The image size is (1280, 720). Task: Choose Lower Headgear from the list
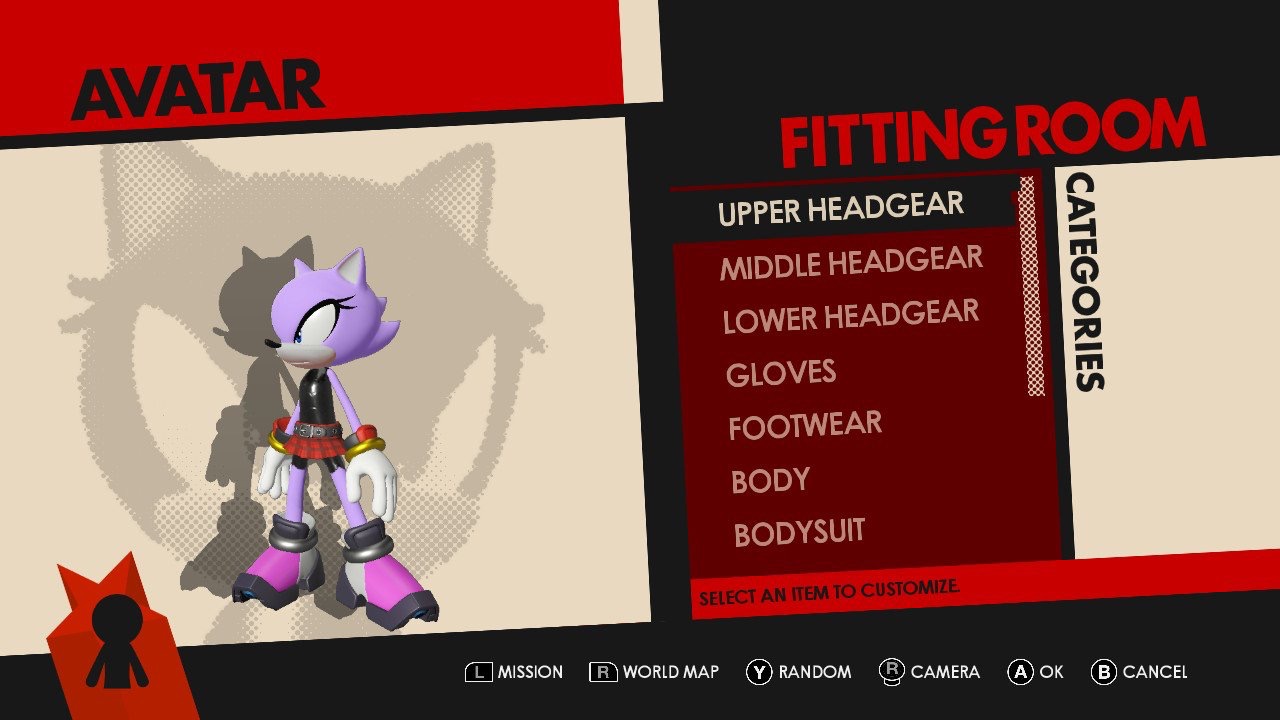pos(850,318)
